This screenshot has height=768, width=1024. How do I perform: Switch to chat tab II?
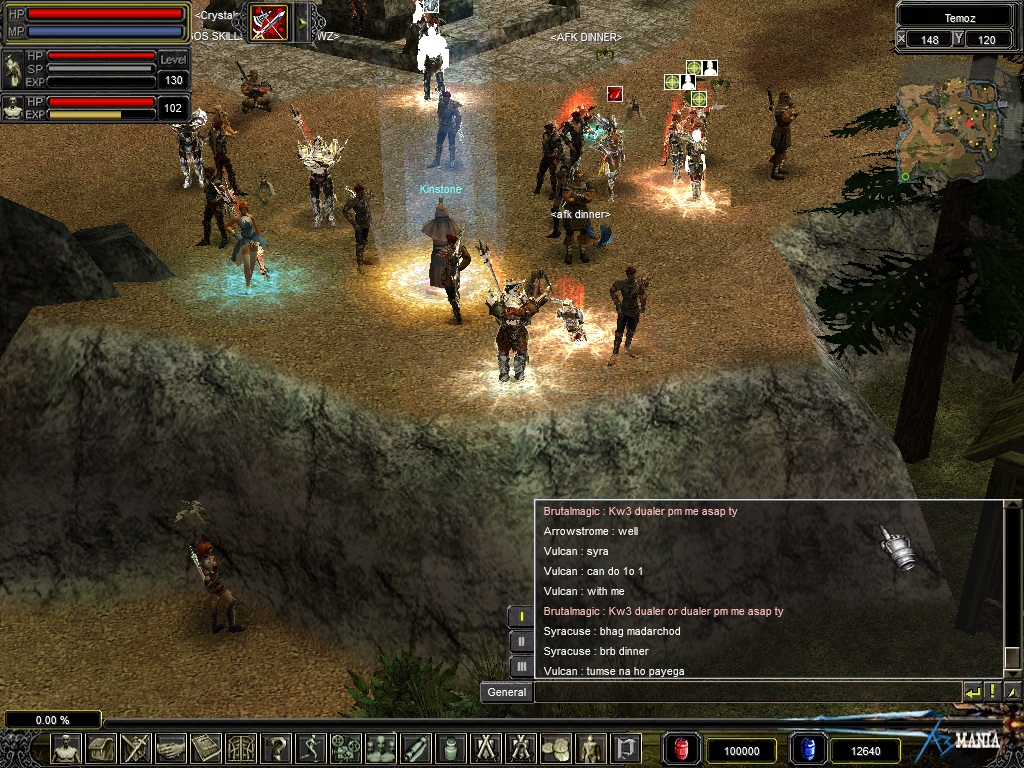click(521, 642)
